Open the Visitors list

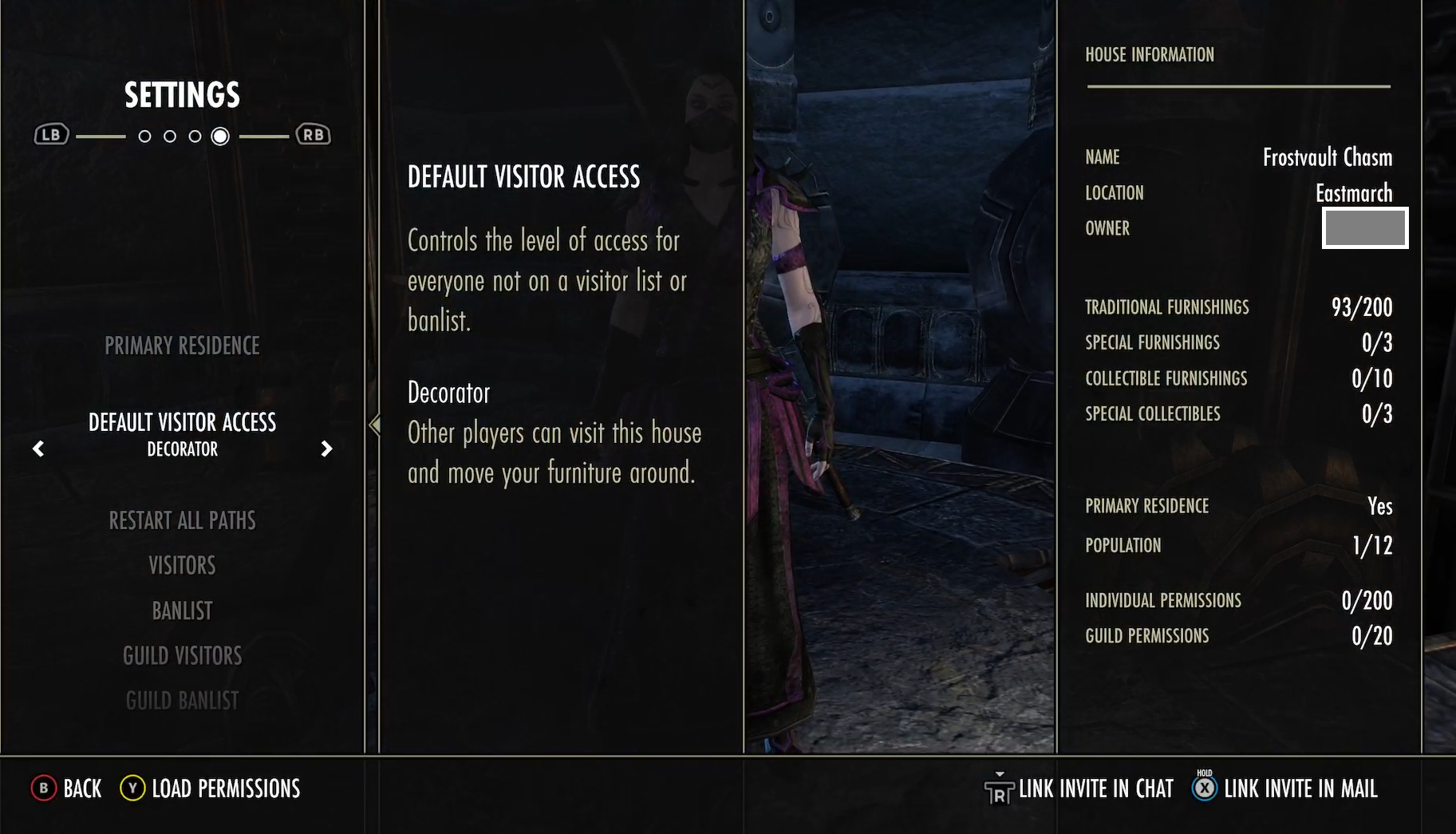[182, 565]
